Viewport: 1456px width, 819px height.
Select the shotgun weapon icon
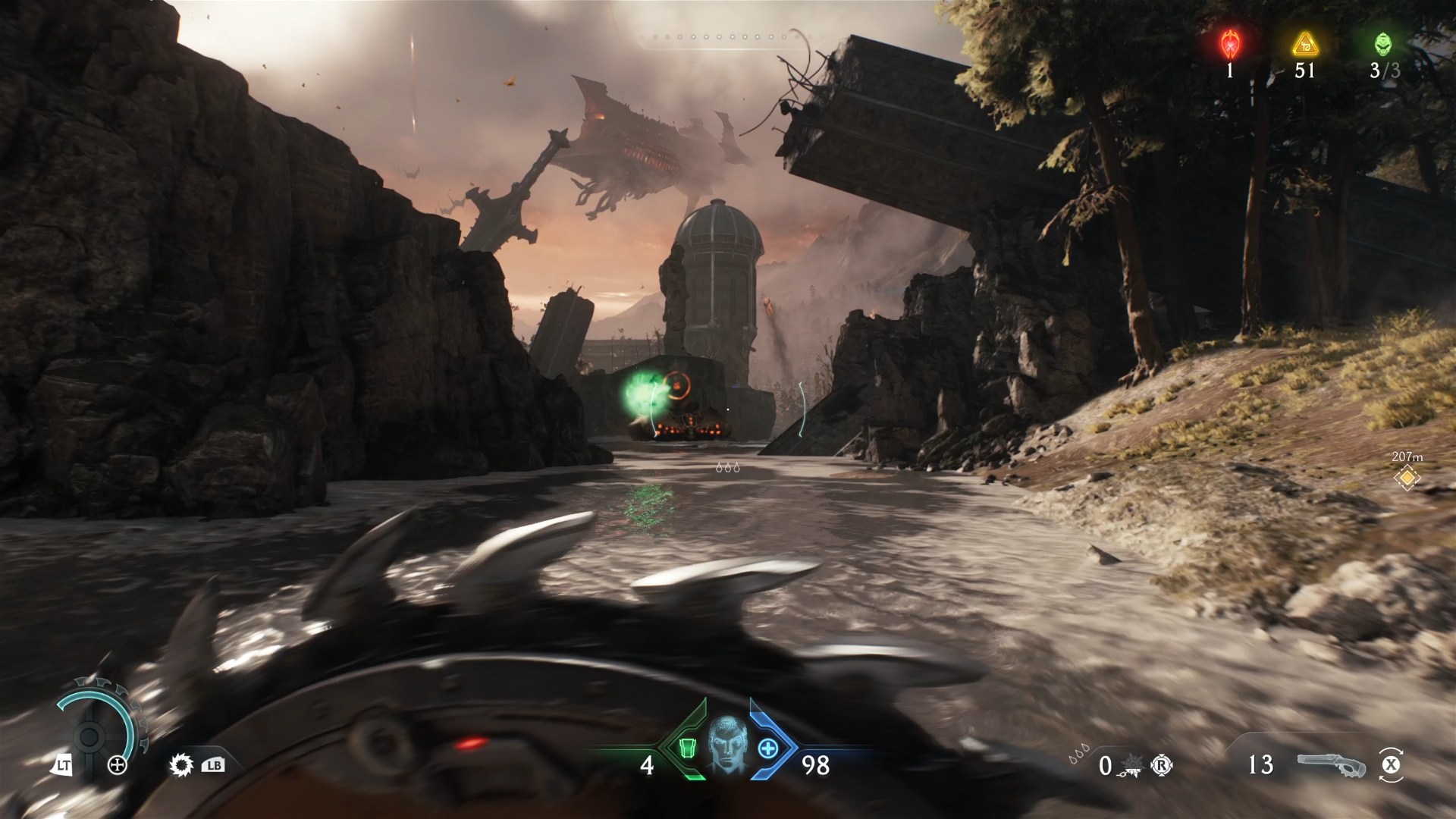[1330, 764]
